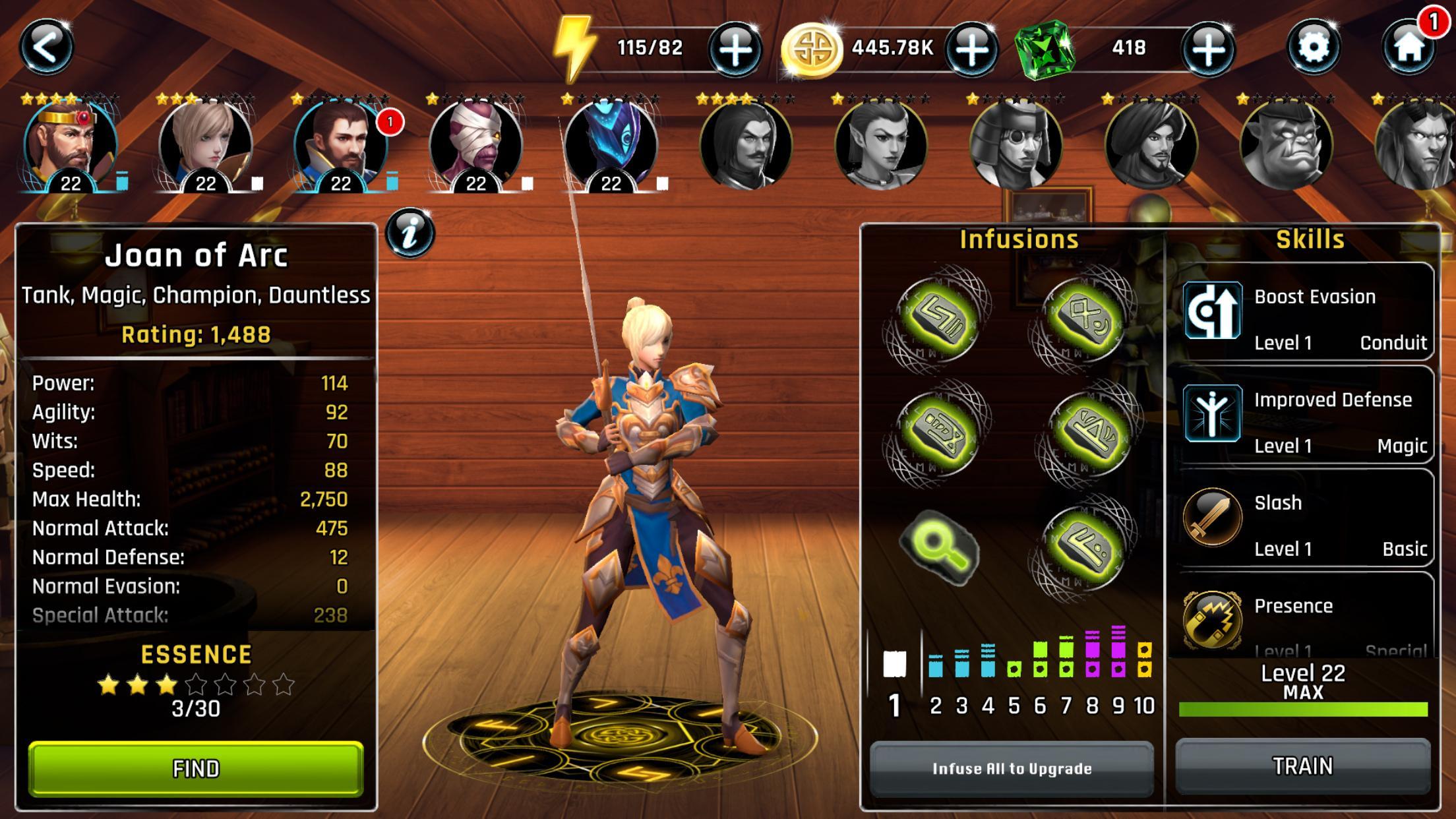
Task: Open the Boost Evasion skill
Action: [x=1304, y=312]
